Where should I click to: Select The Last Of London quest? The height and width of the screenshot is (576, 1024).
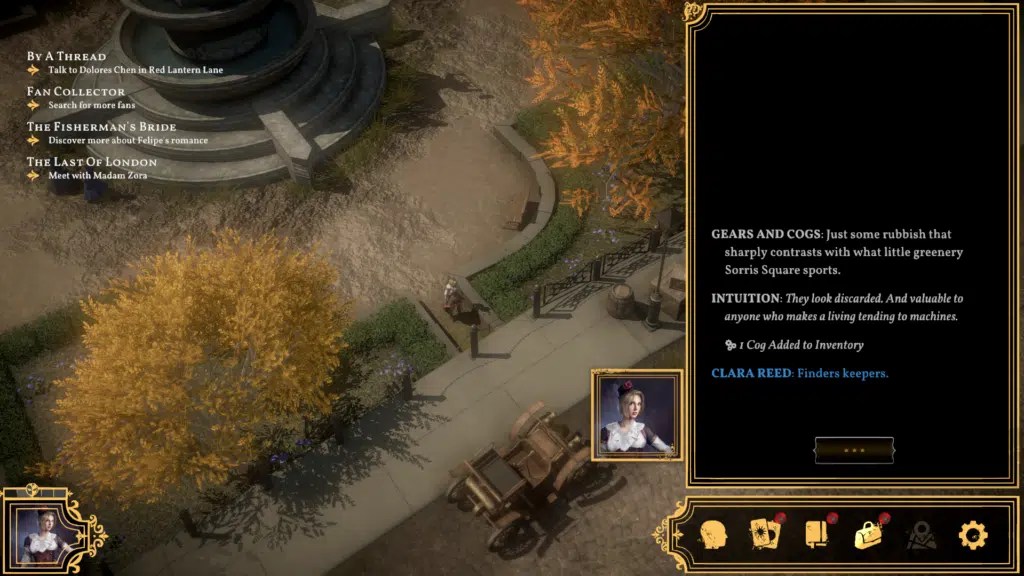[x=91, y=162]
